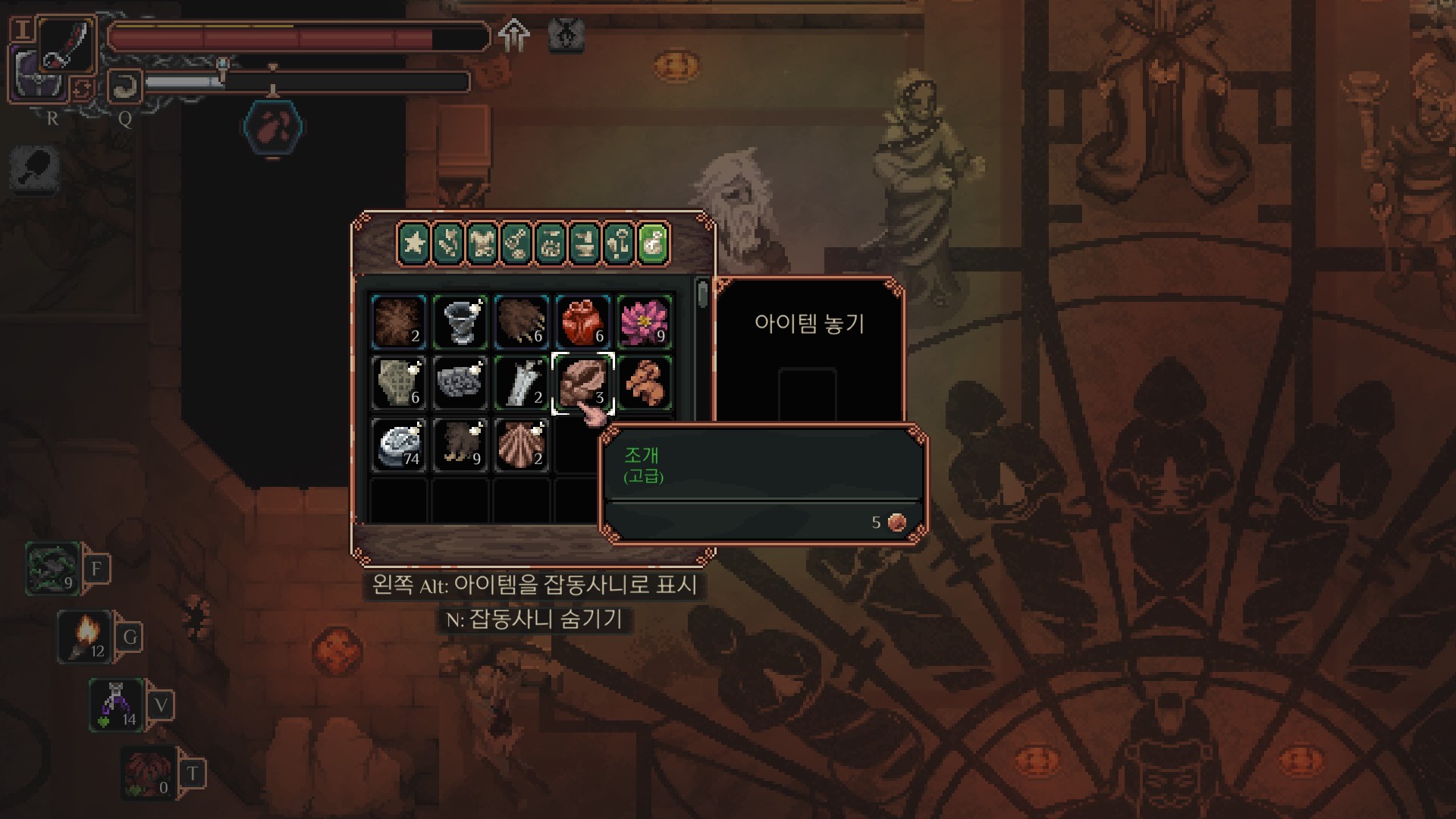Select the scallop shell item slot
The height and width of the screenshot is (819, 1456).
[x=522, y=445]
